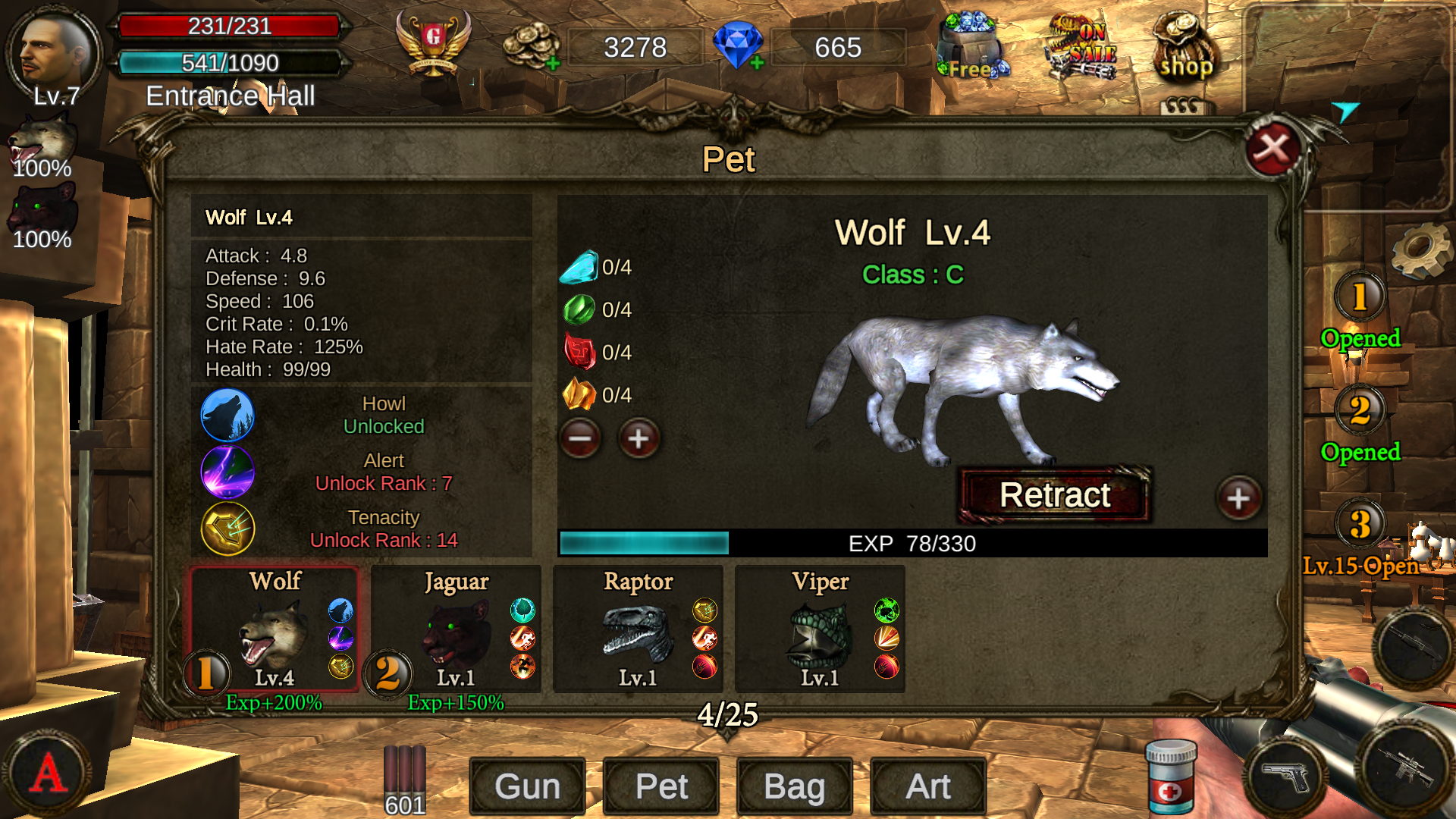The height and width of the screenshot is (819, 1456).
Task: Select the Tenacity skill icon
Action: (x=227, y=529)
